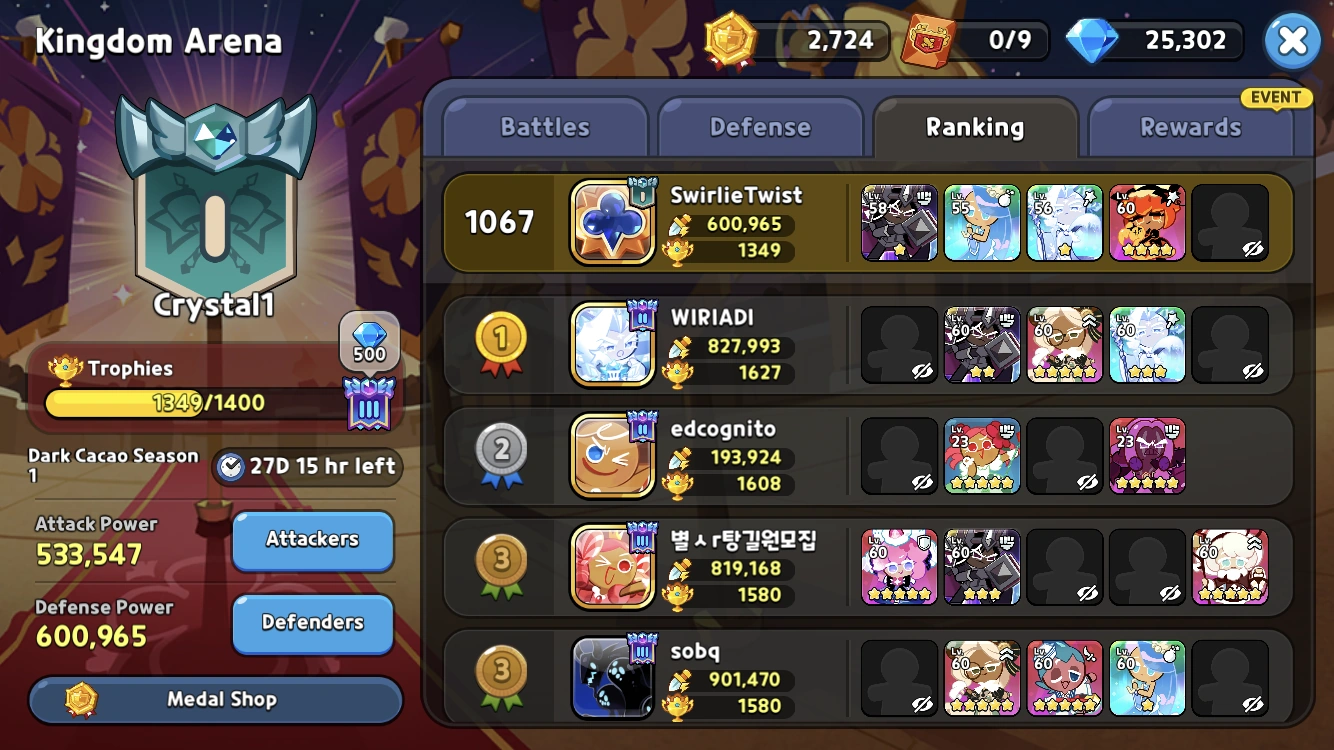Select the pink level 60 cookie in 별ㅅr탕길원모집's team
Image resolution: width=1334 pixels, height=750 pixels.
(x=898, y=567)
